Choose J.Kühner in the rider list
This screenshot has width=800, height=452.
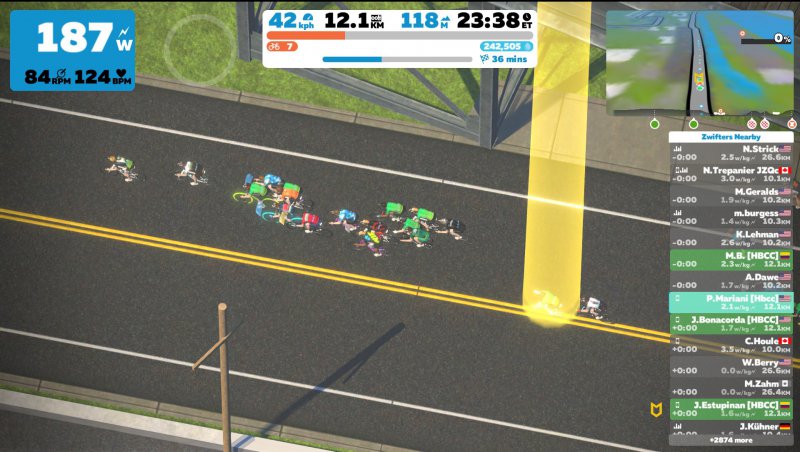[732, 427]
